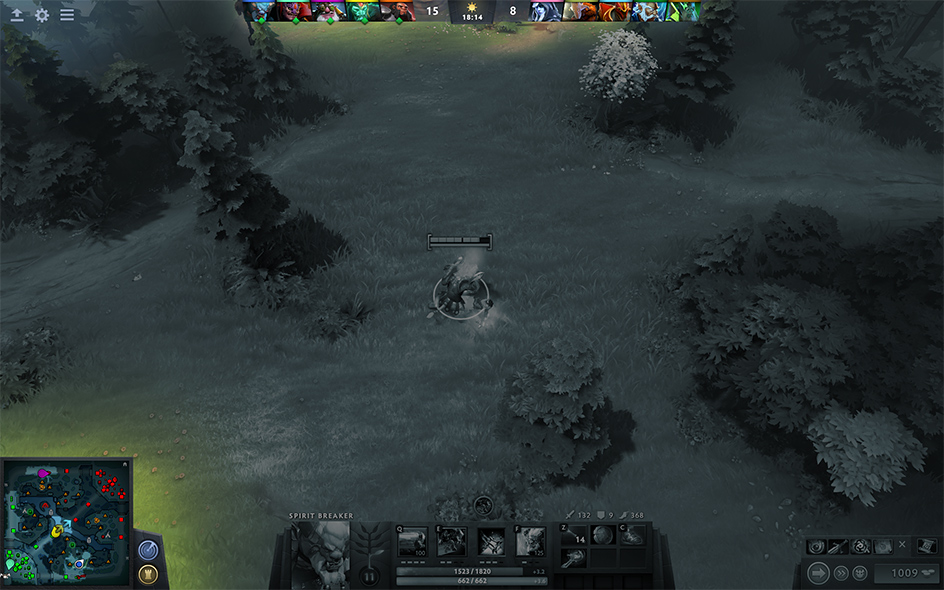944x590 pixels.
Task: Click on the minimap
Action: coord(67,522)
